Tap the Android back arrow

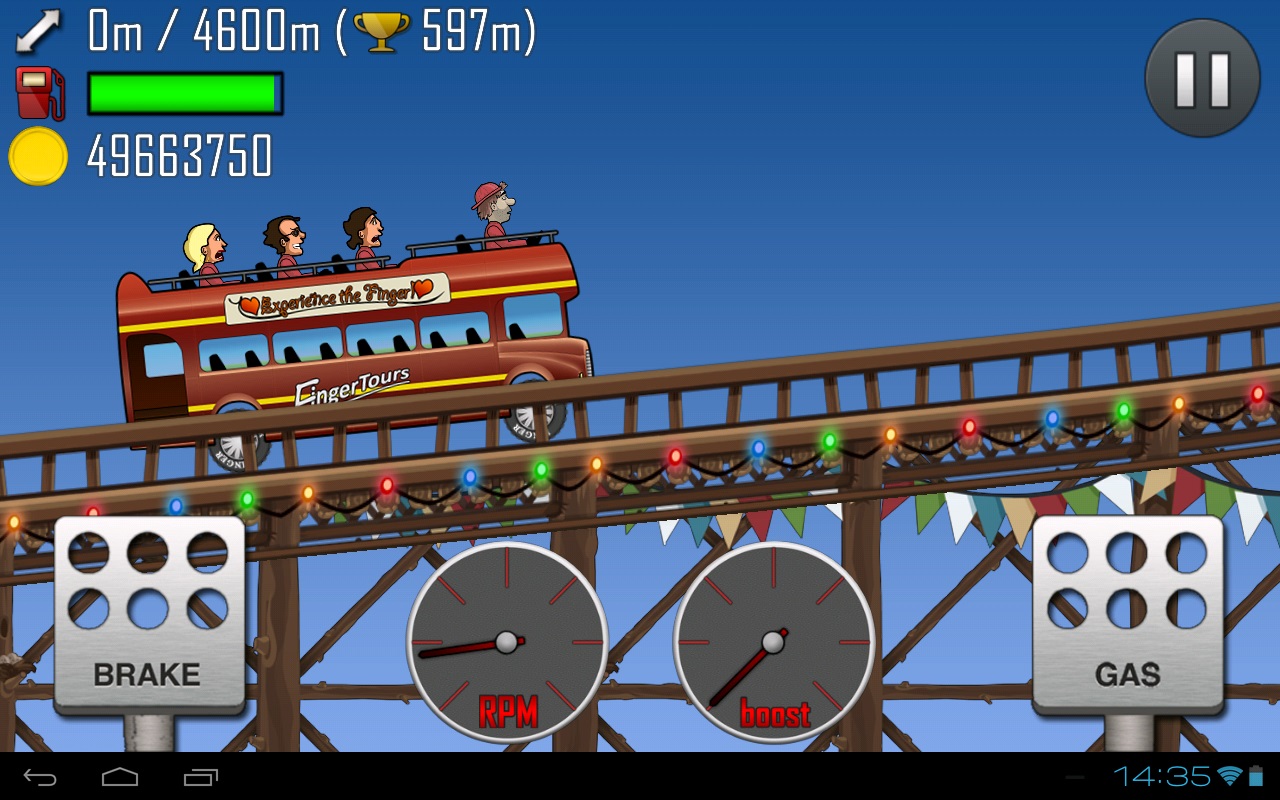click(41, 776)
